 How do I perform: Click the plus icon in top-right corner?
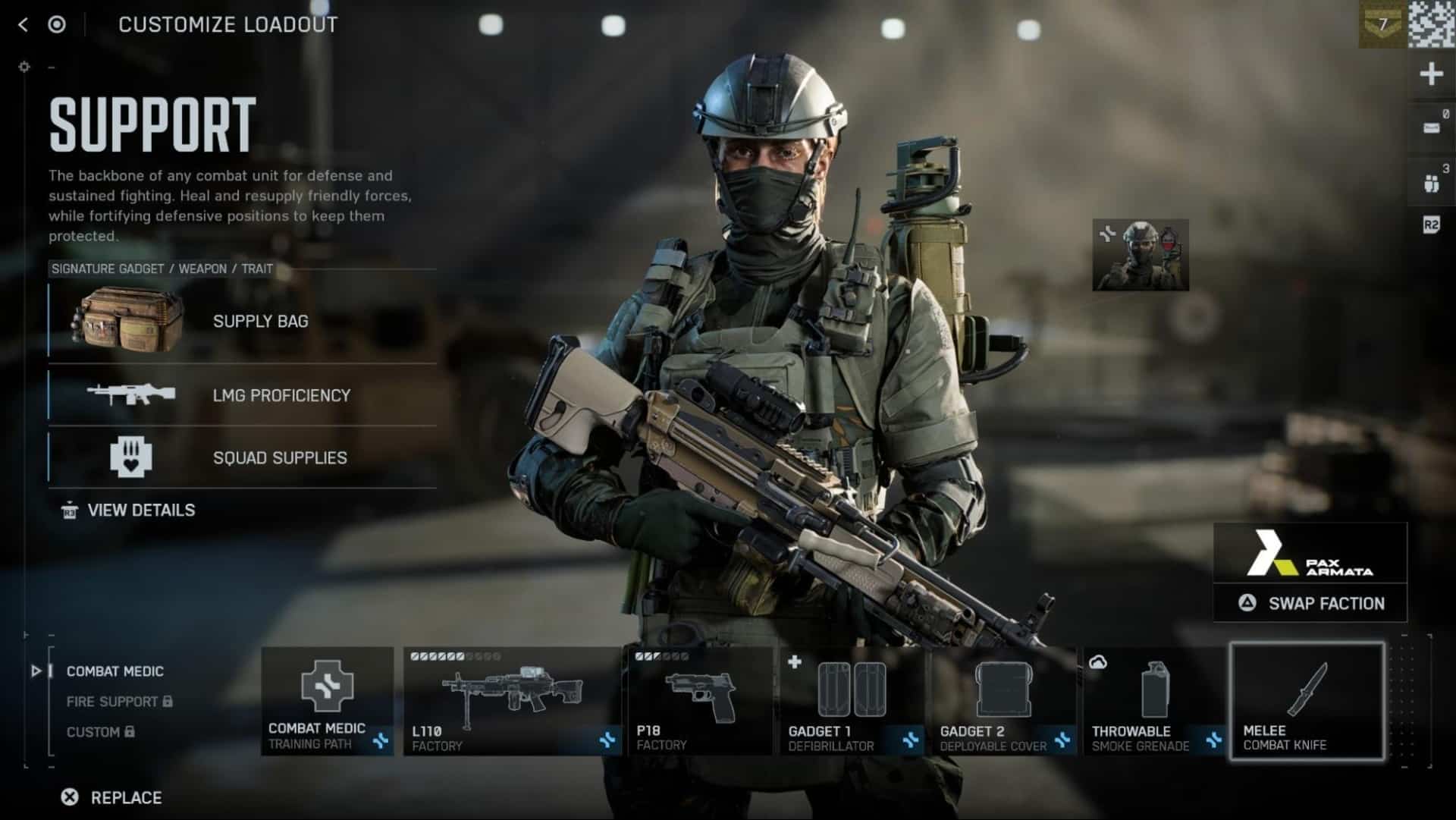(1431, 74)
